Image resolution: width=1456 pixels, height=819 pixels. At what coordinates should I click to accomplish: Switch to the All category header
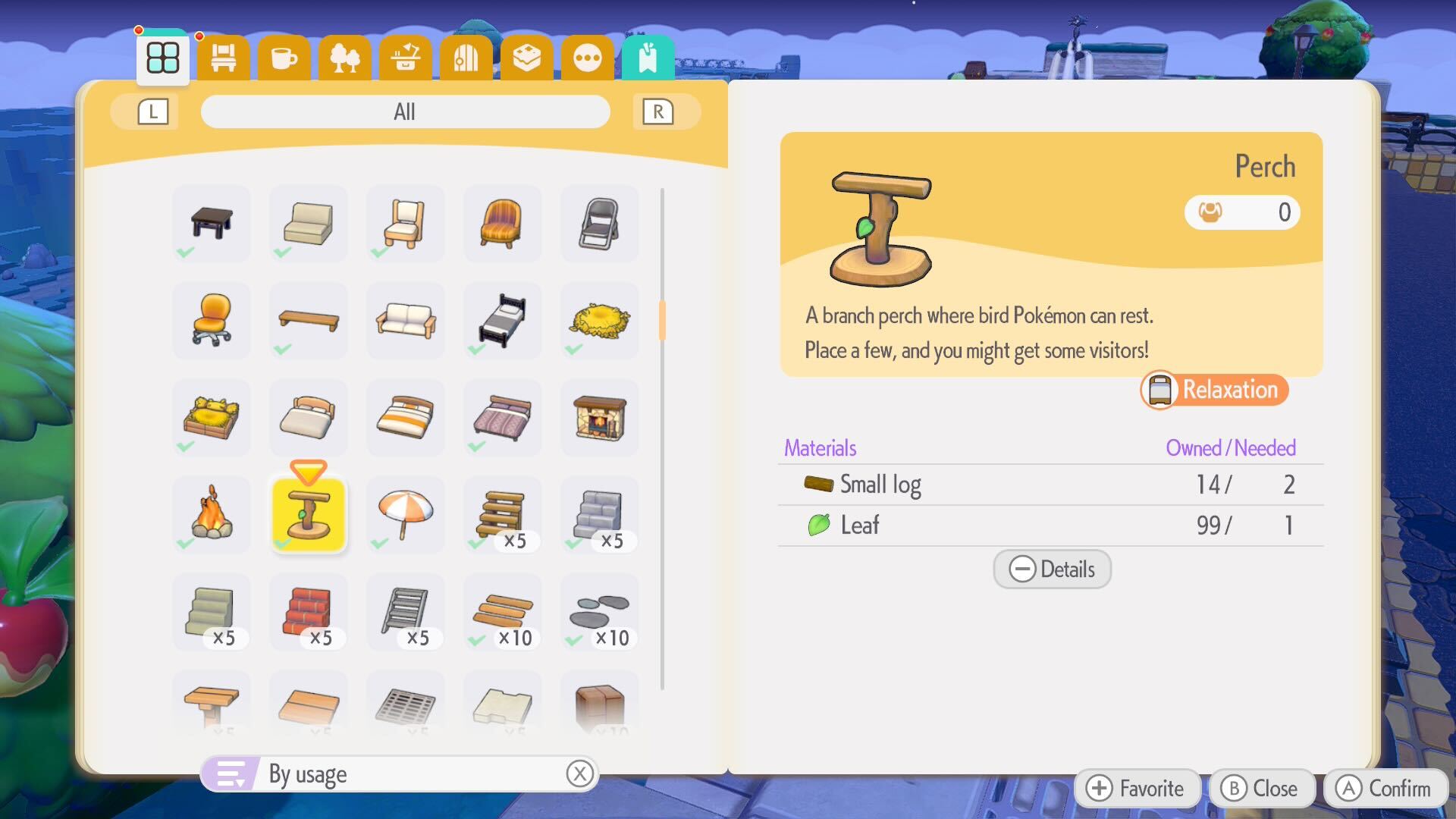[405, 111]
